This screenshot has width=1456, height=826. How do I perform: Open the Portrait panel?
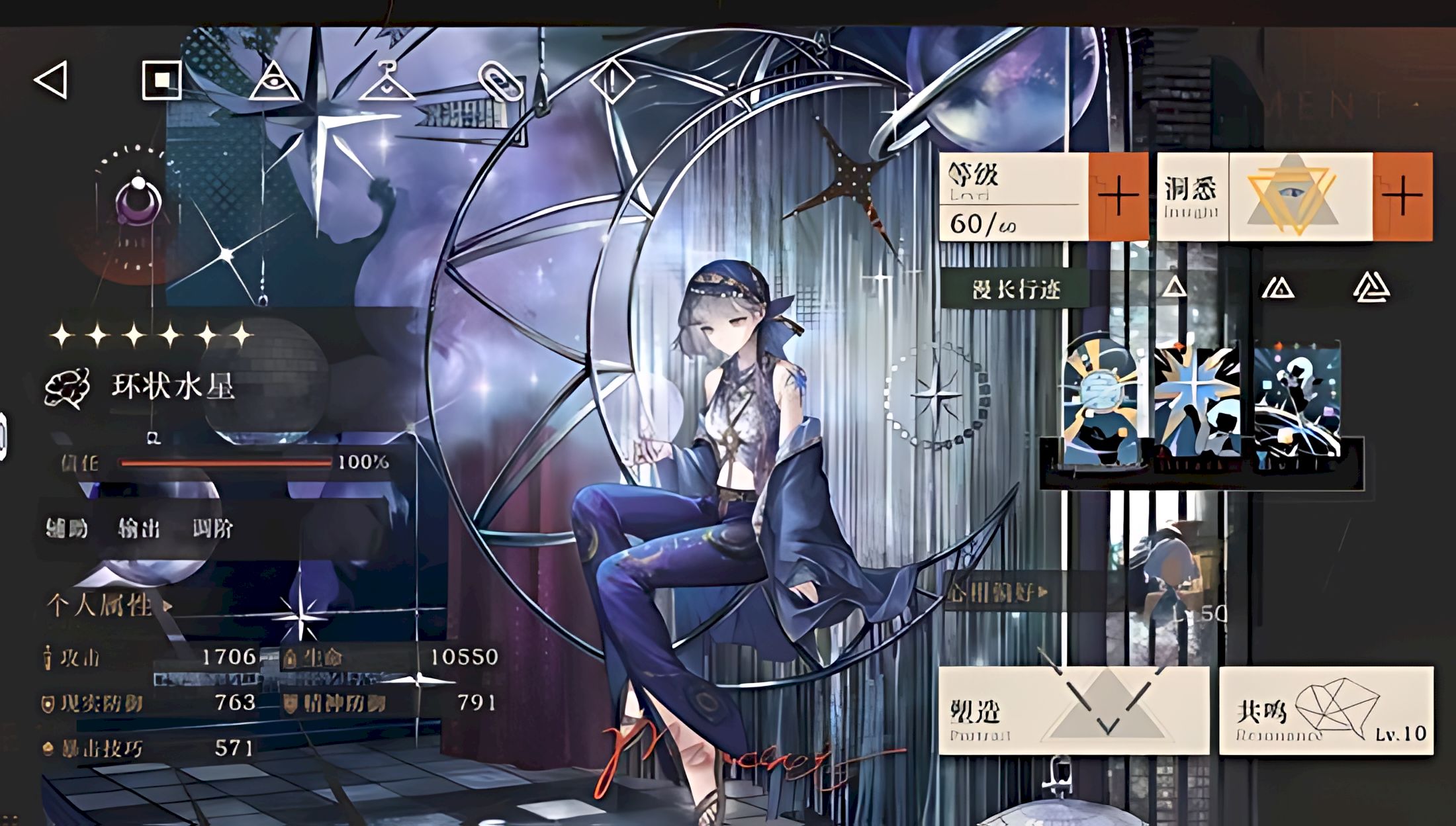1073,711
